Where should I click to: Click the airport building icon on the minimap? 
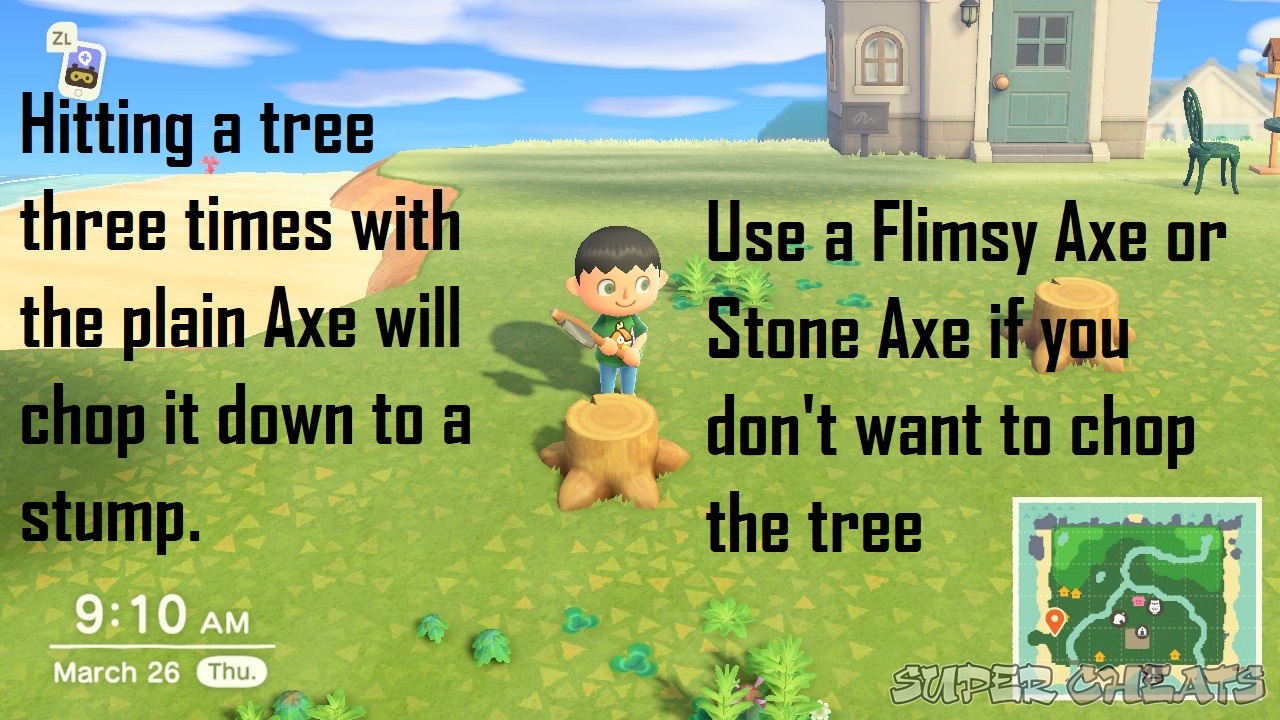(x=1142, y=631)
